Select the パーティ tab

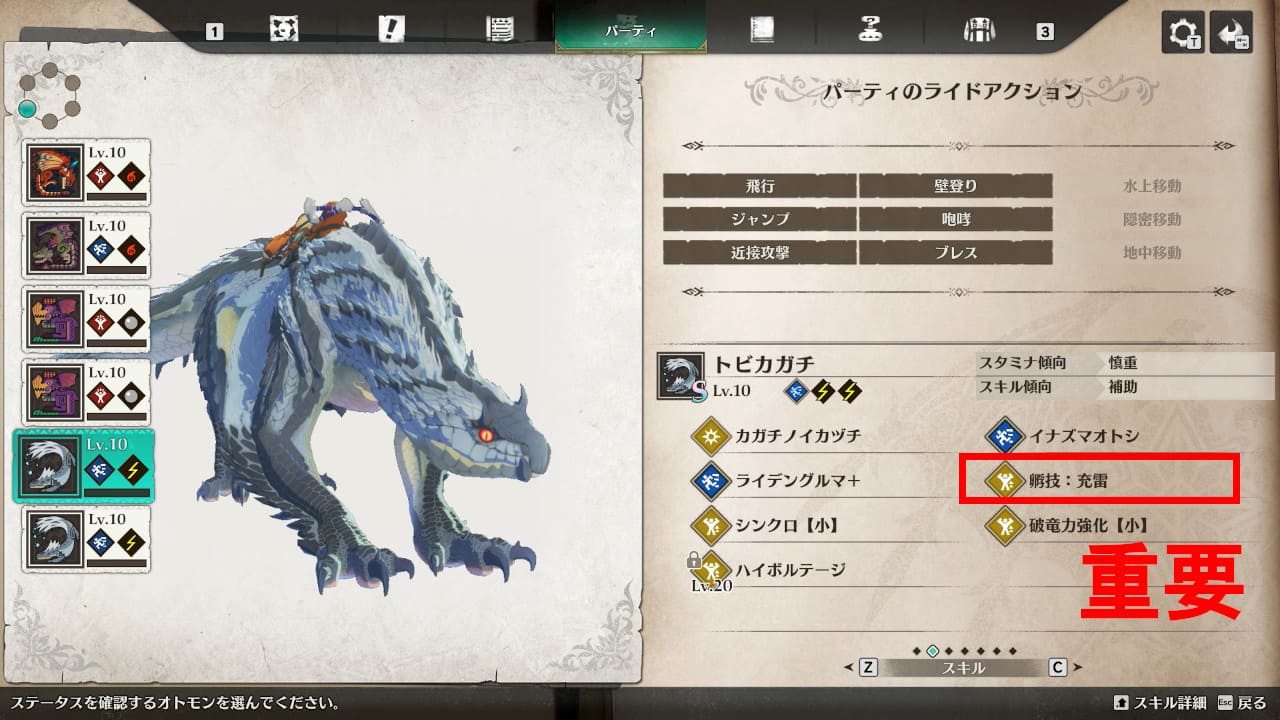pos(630,30)
